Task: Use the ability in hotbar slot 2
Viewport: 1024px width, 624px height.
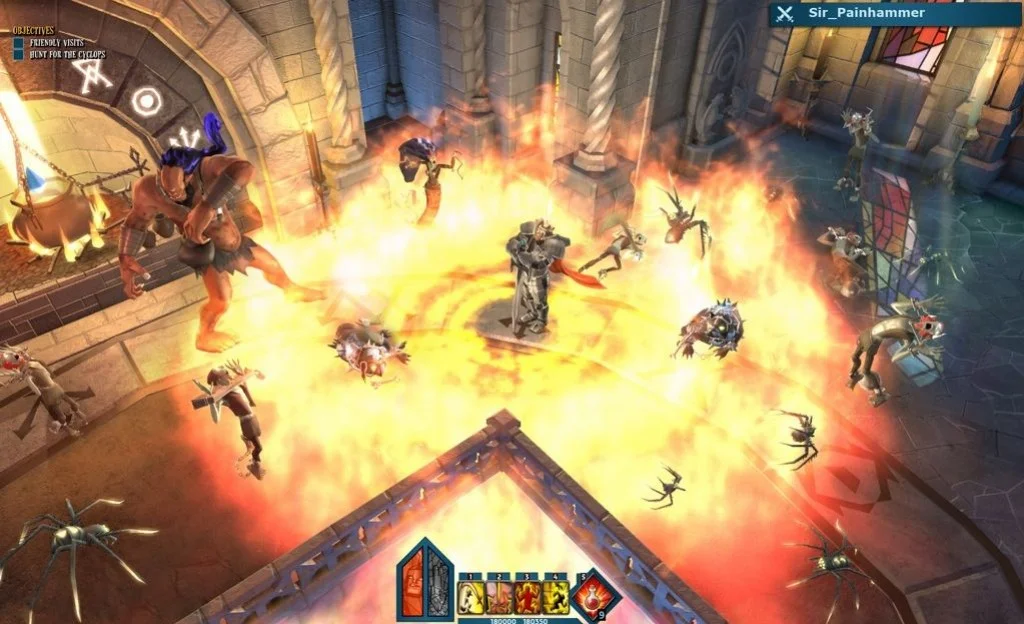Action: (x=499, y=598)
